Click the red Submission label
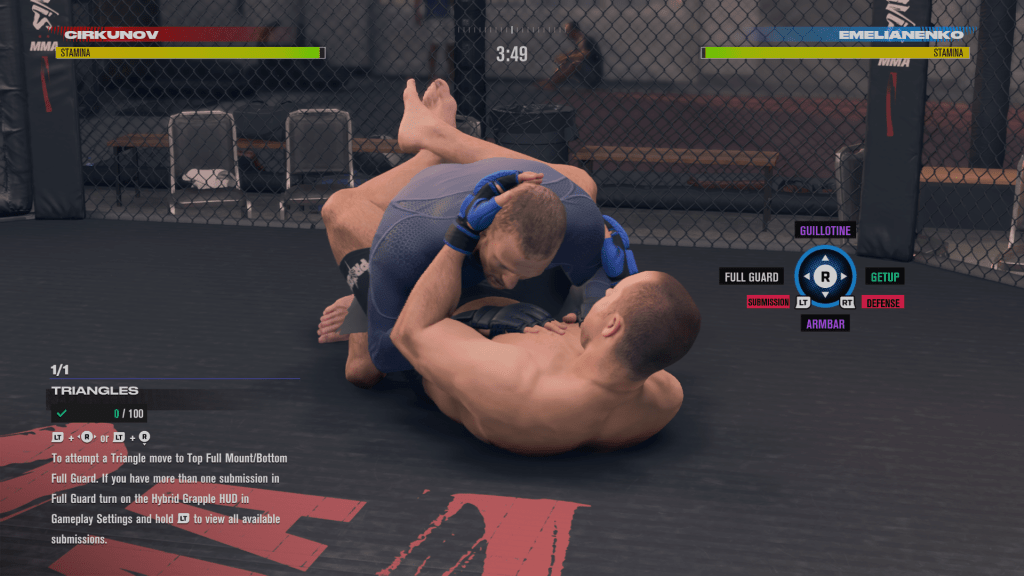 click(x=768, y=302)
